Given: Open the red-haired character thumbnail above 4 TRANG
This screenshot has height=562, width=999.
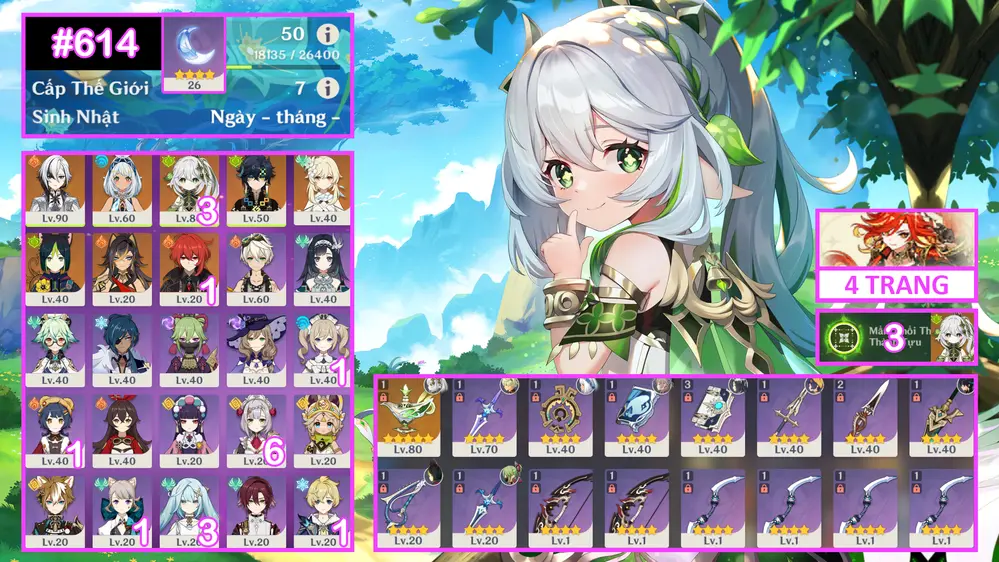Looking at the screenshot, I should click(896, 240).
